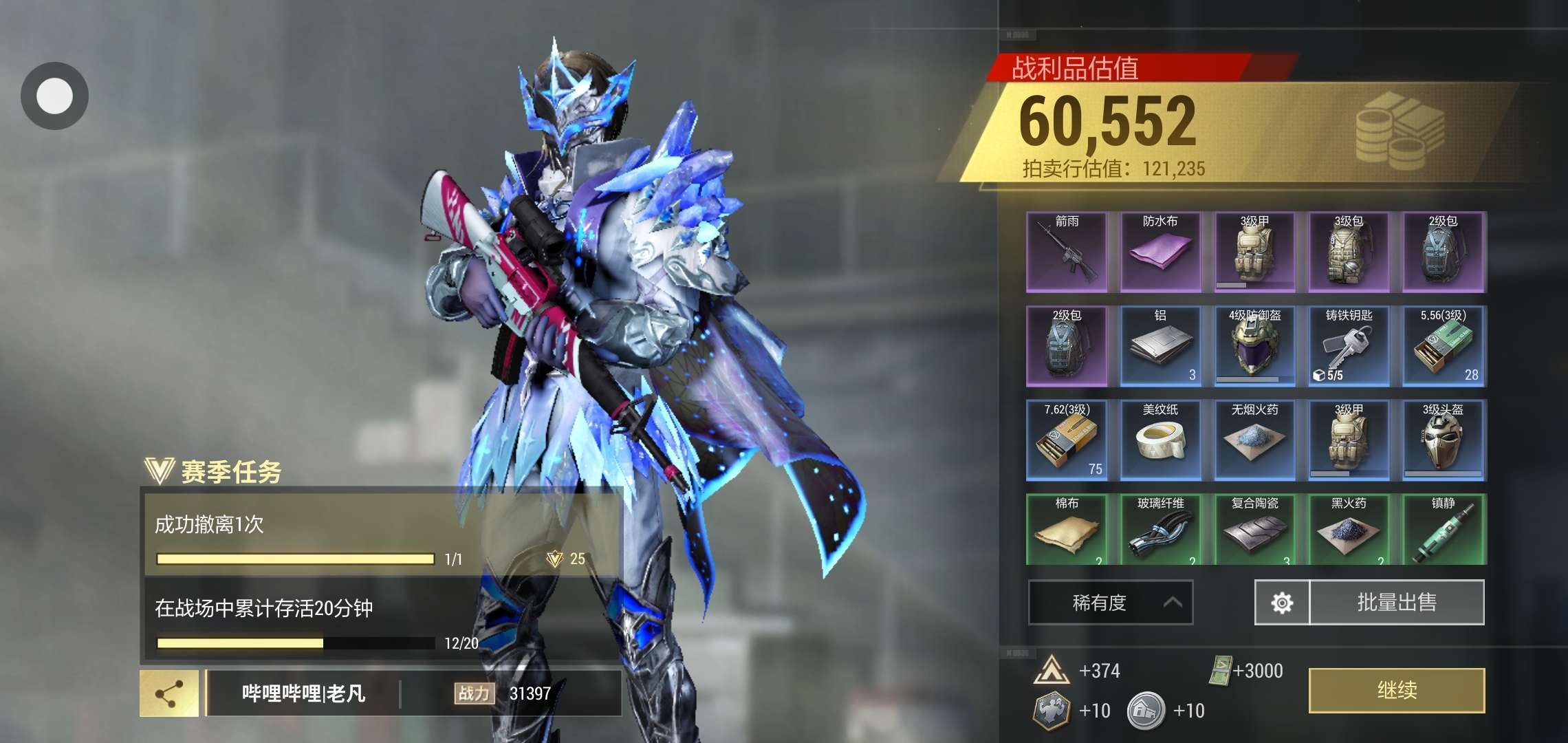Choose the 美纹纸 tape item
Screen dimensions: 1568x743
(x=1160, y=440)
